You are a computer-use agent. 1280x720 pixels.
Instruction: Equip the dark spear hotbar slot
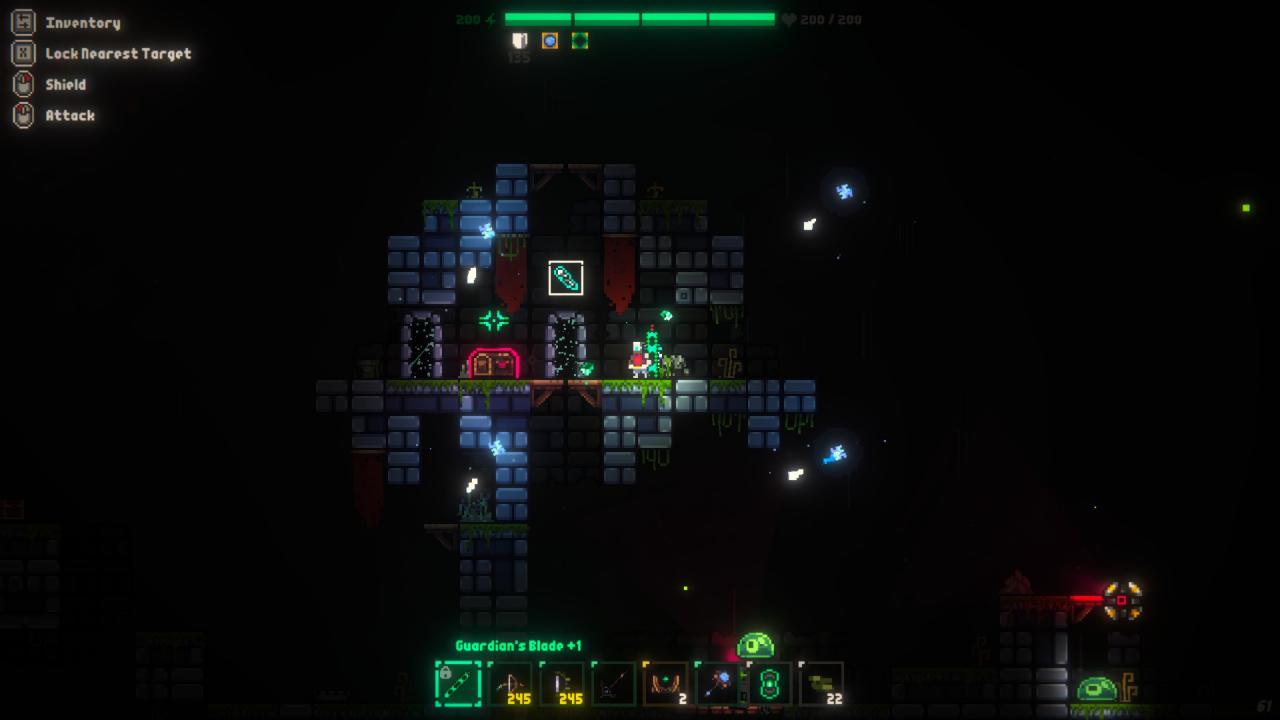(614, 685)
